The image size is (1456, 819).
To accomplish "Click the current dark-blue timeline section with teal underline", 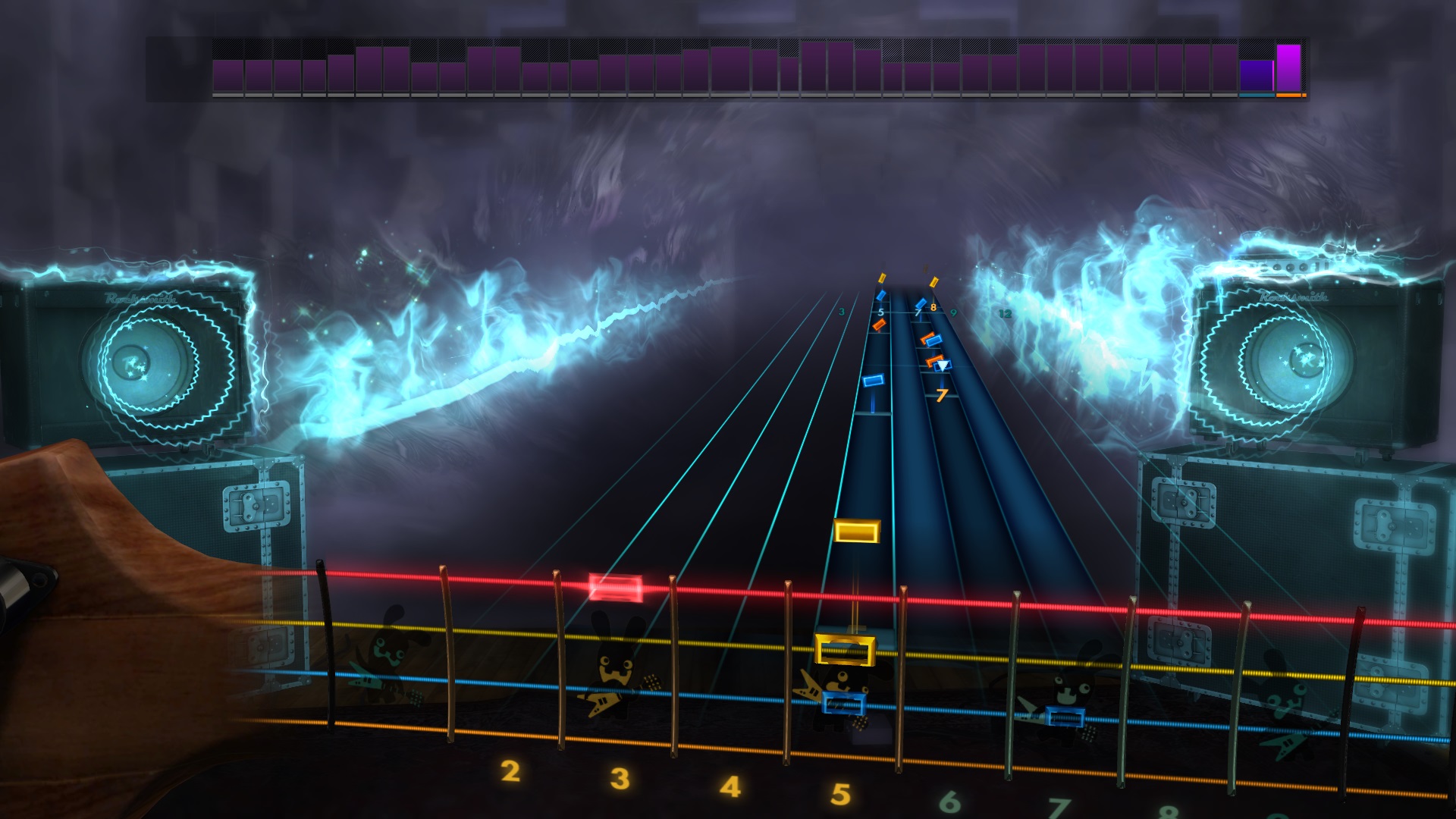I will [x=1255, y=76].
